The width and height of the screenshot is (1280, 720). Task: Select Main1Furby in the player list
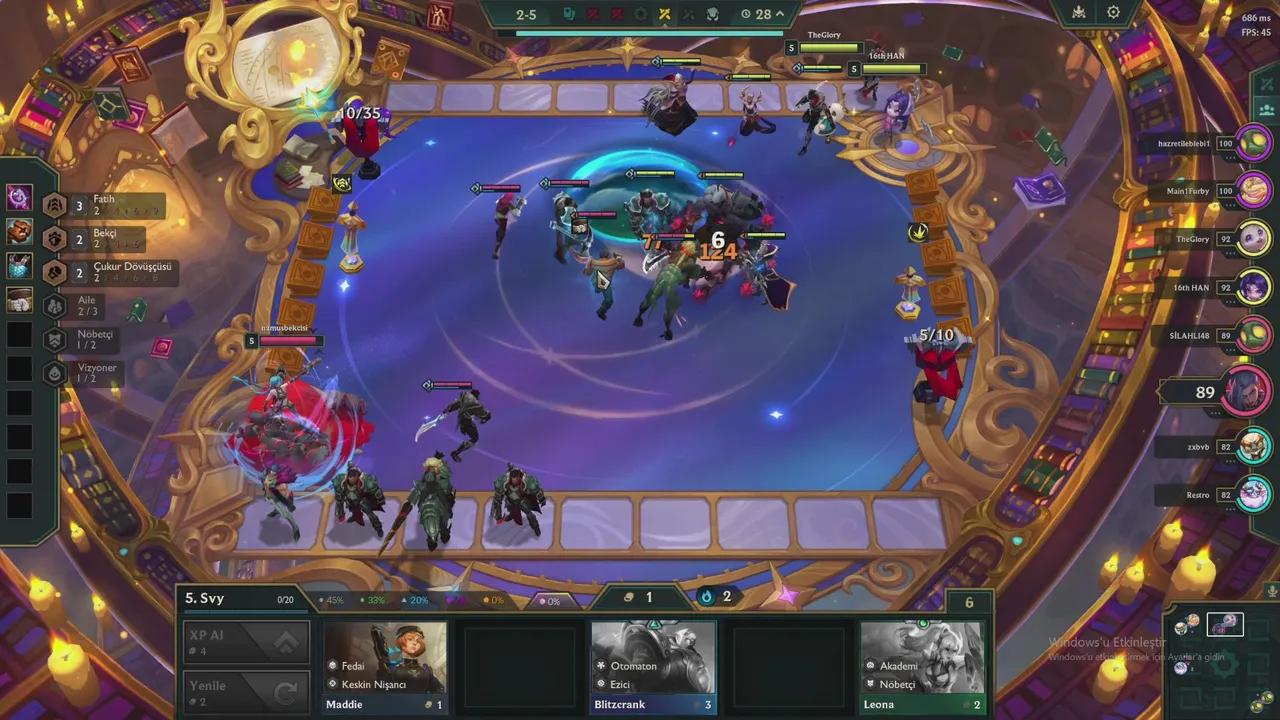coord(1253,191)
